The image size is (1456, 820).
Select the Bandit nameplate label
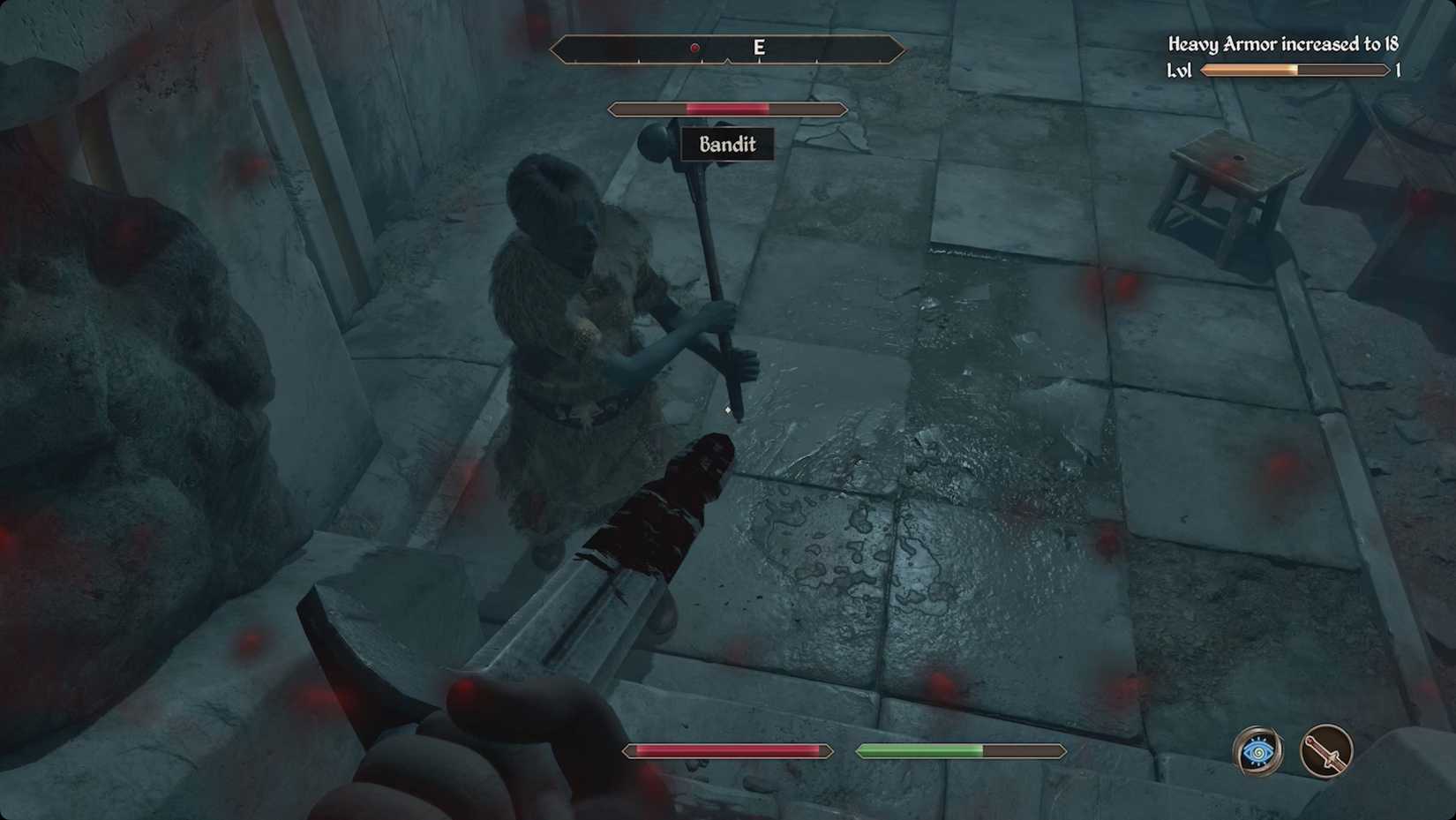point(727,145)
